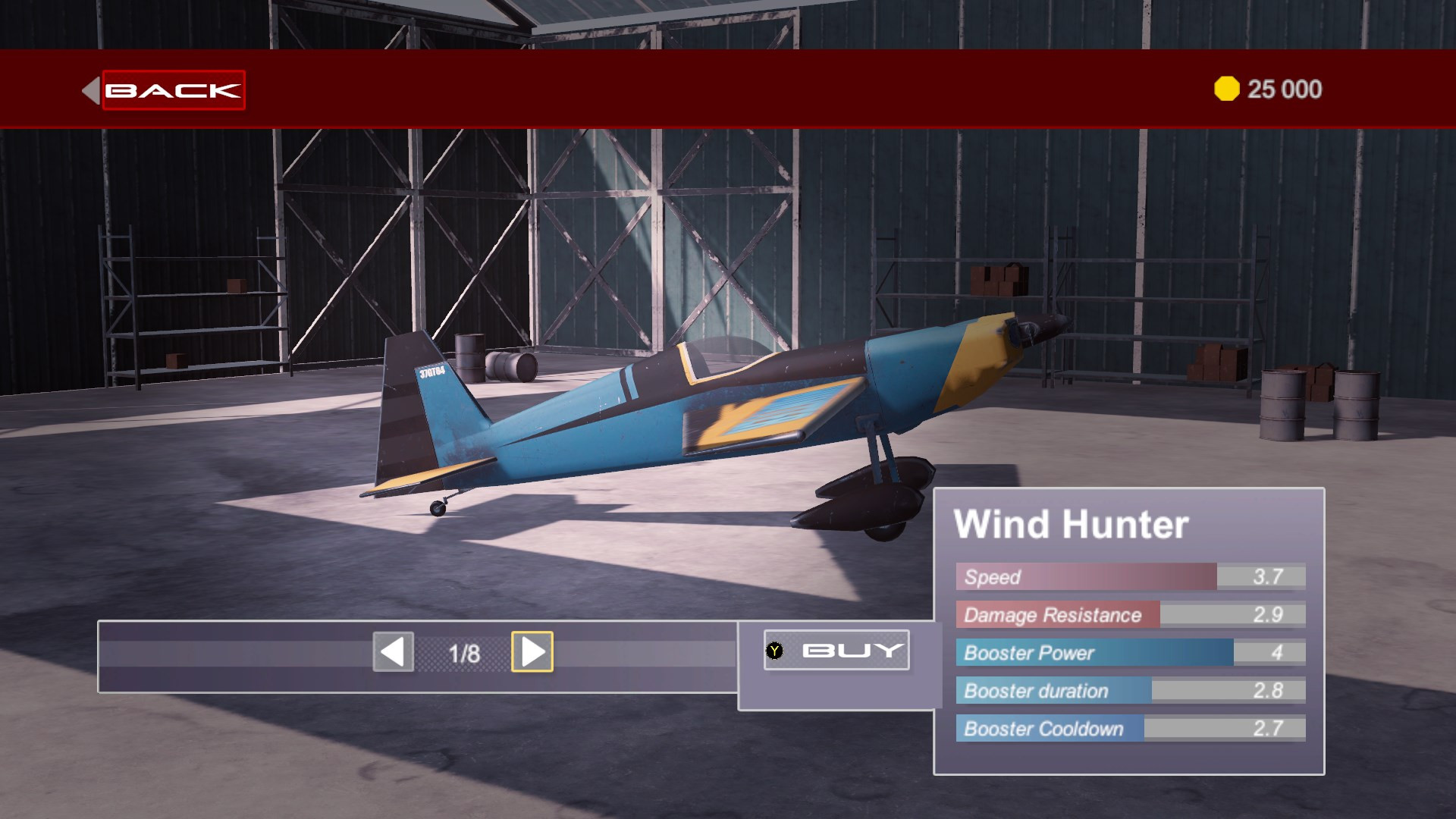
Task: Show the next plane with right arrow
Action: tap(532, 651)
